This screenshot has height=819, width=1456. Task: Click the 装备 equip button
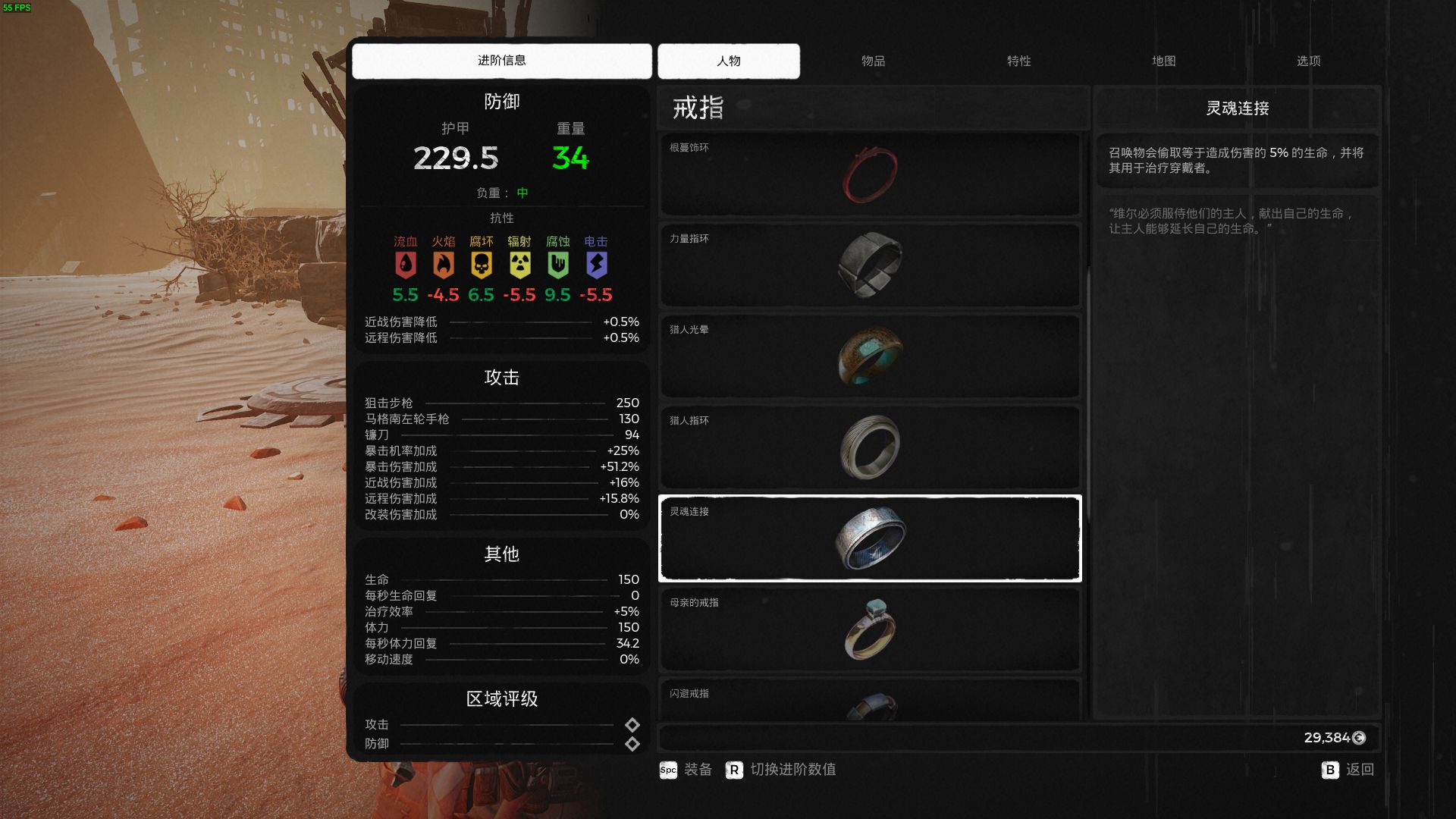(x=686, y=770)
